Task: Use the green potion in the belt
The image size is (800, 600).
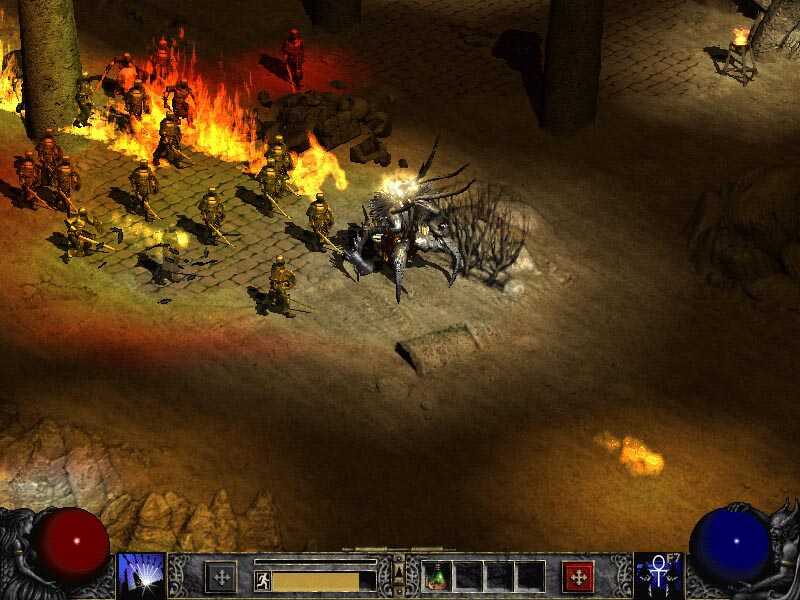Action: point(438,576)
